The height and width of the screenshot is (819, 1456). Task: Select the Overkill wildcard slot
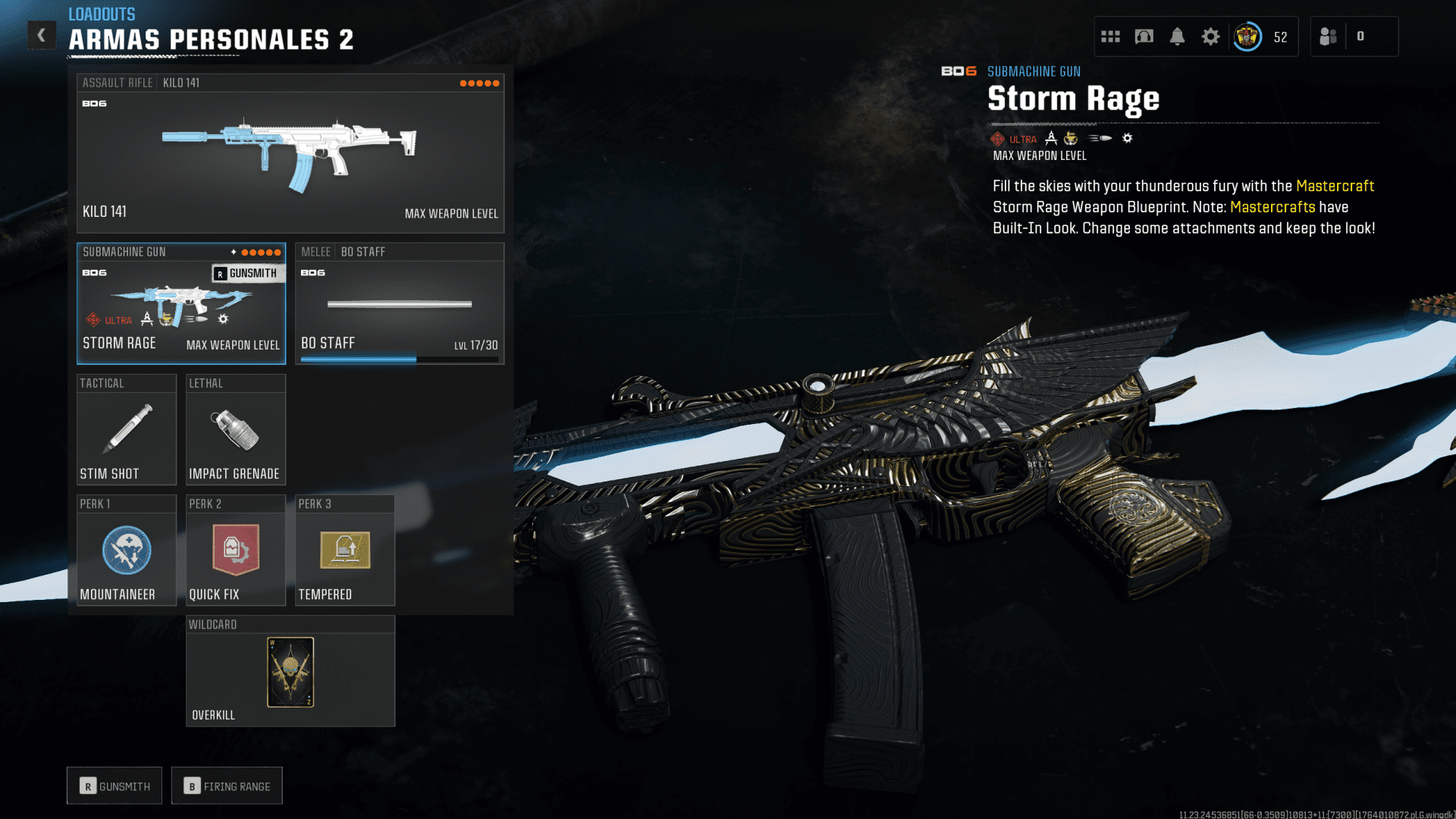(x=290, y=672)
